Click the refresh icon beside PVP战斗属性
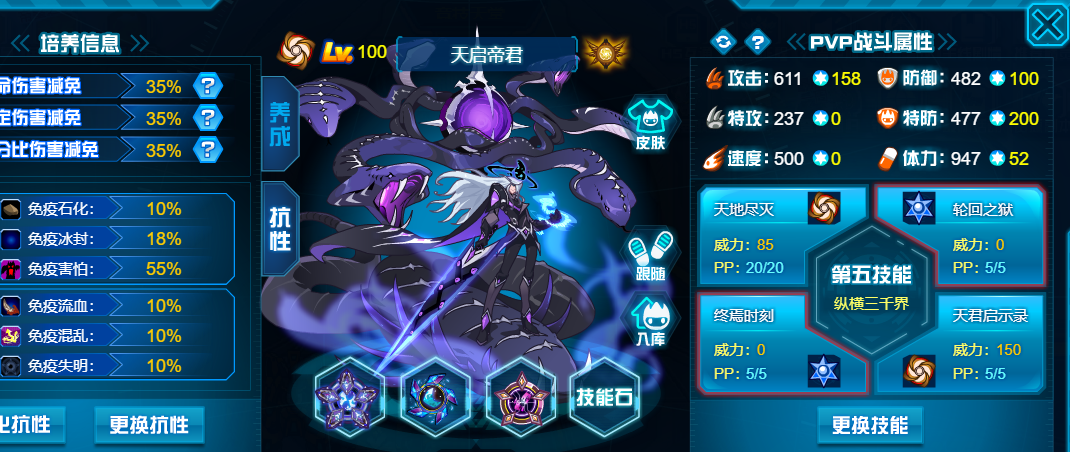The width and height of the screenshot is (1070, 452). (x=721, y=41)
